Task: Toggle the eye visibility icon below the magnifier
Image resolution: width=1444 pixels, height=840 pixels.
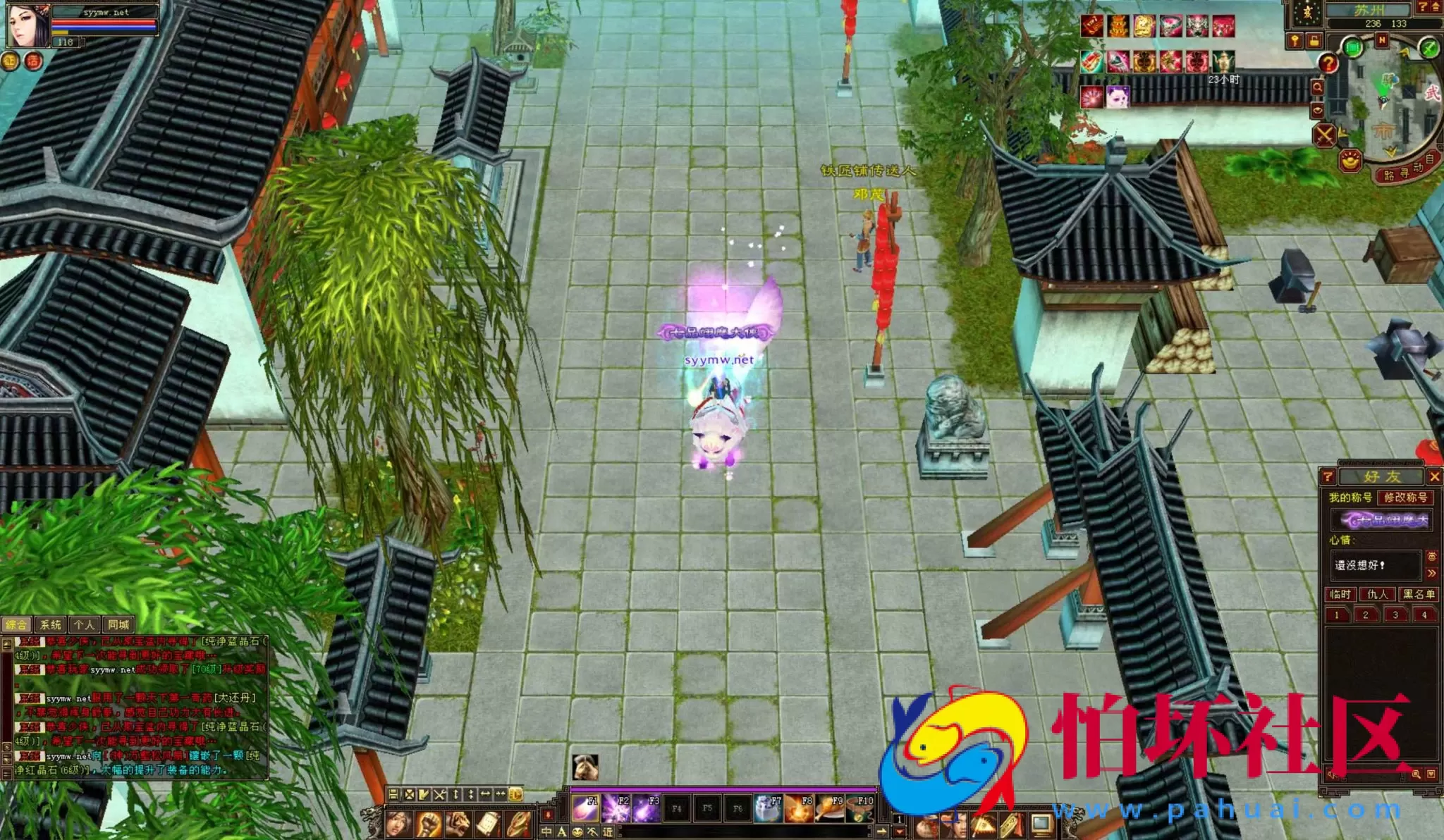Action: coord(1318,109)
